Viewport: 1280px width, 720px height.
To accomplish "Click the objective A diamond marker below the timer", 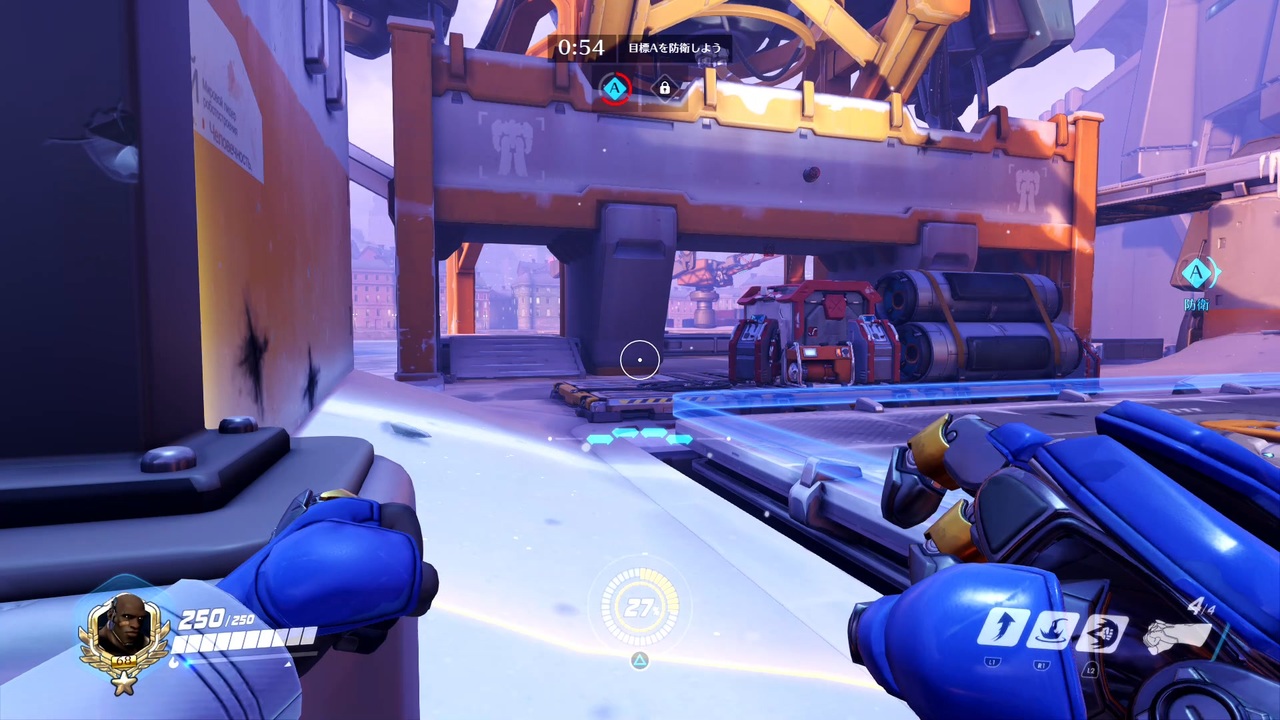I will pos(616,89).
